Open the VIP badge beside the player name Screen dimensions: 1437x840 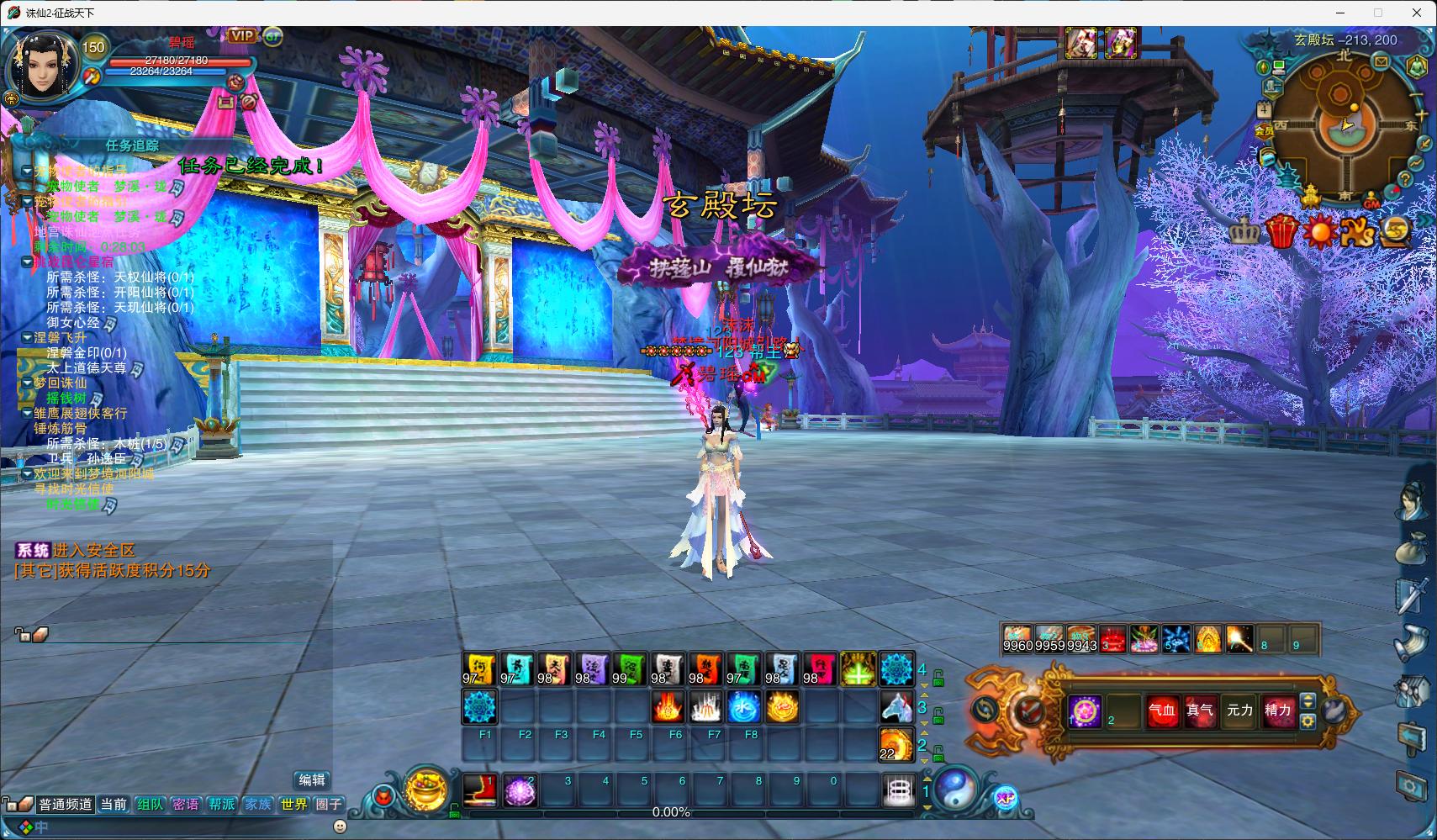(x=242, y=36)
